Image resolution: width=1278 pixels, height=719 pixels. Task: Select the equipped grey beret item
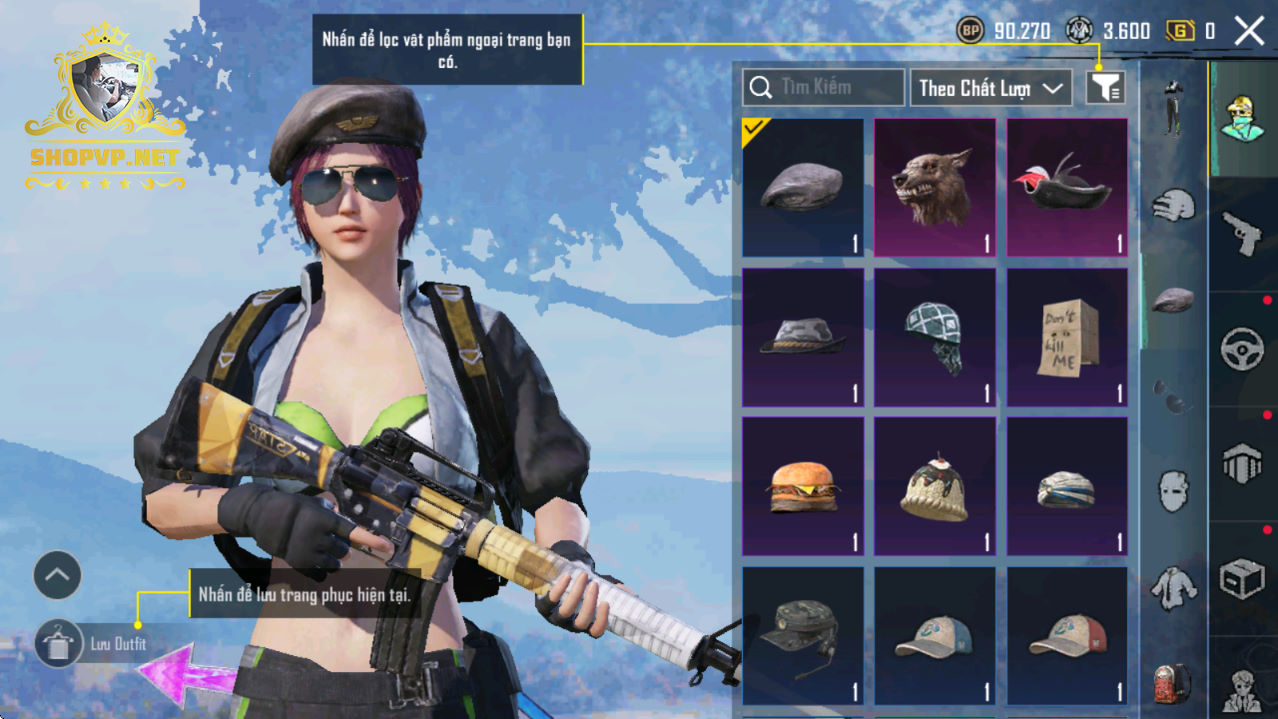[803, 187]
